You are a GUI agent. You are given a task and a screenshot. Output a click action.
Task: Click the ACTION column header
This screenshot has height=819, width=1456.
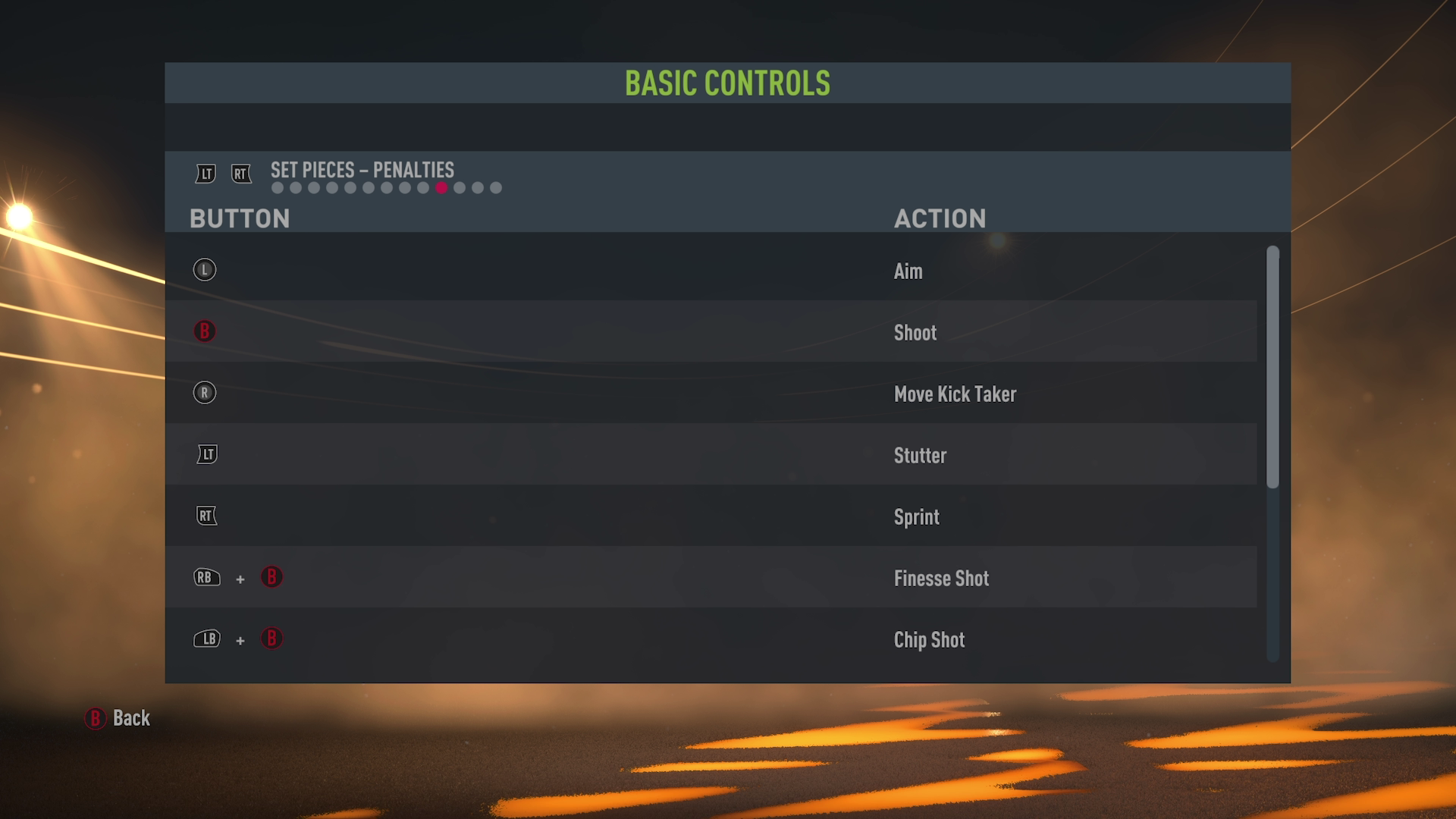pyautogui.click(x=940, y=218)
